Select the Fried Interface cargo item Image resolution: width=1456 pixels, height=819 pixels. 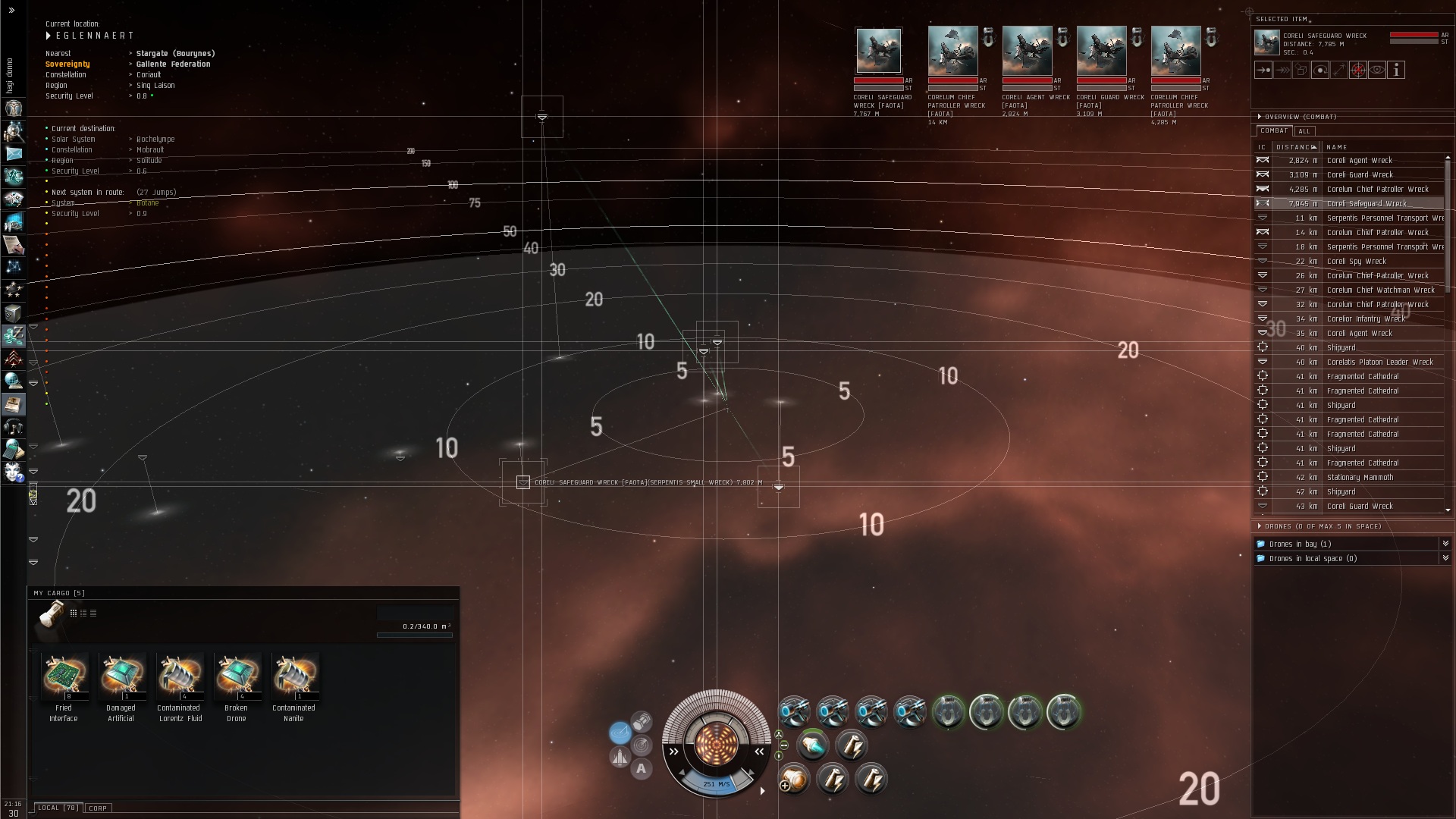(x=64, y=676)
